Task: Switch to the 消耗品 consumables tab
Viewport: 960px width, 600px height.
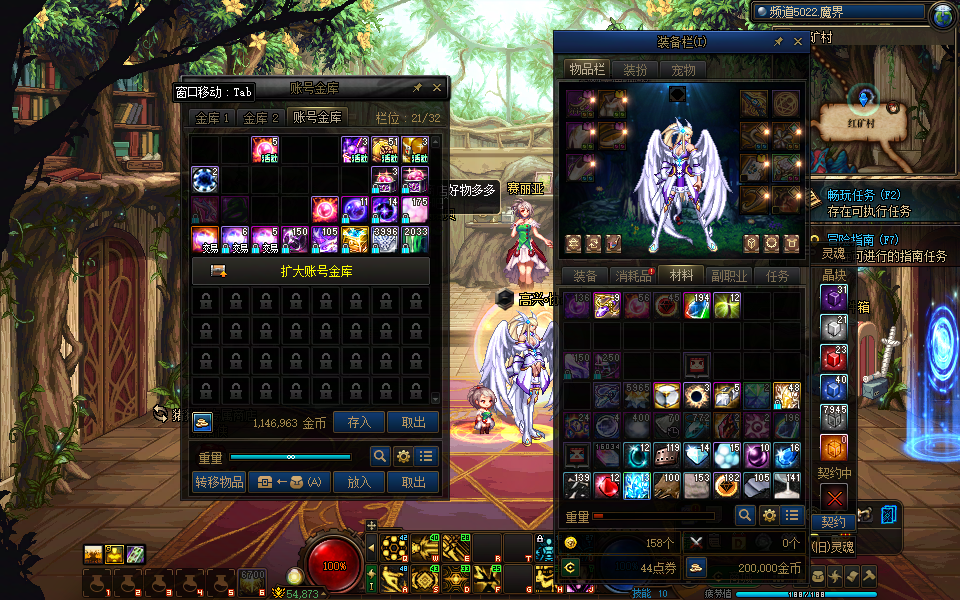Action: pyautogui.click(x=633, y=277)
